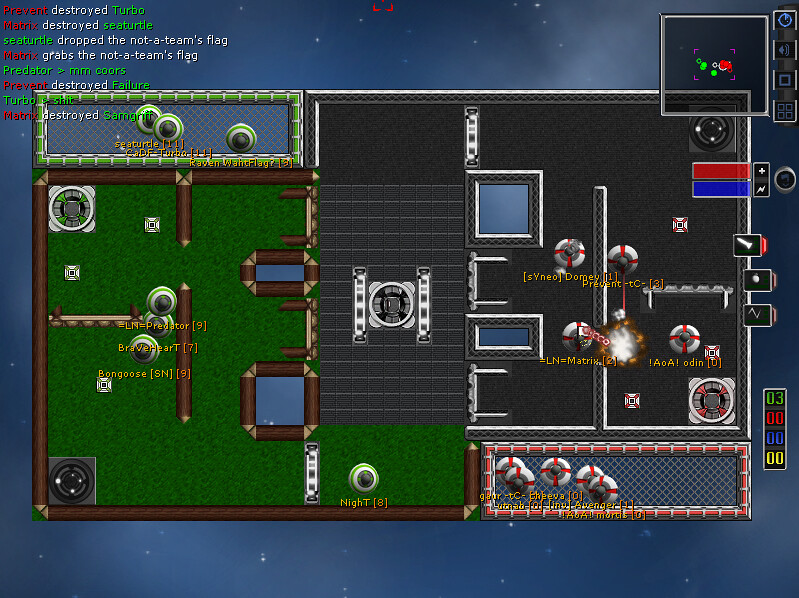Open the four-square grid icon
799x598 pixels.
point(784,110)
